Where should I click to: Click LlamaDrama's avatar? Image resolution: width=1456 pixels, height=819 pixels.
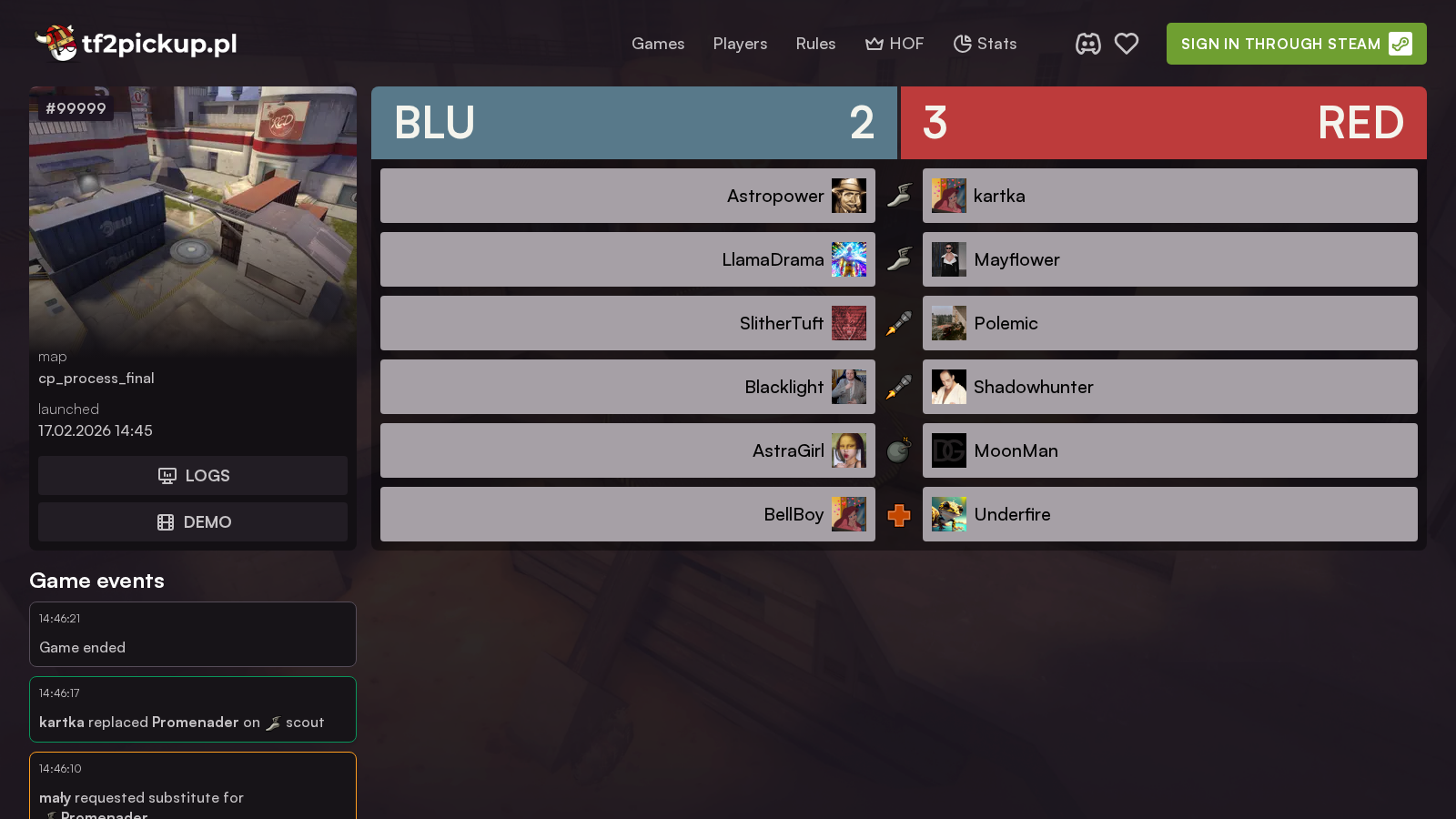pos(849,259)
